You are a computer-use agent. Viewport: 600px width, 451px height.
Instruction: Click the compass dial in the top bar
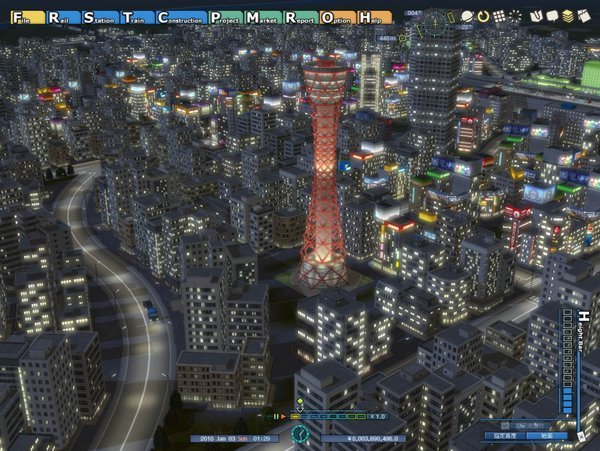(x=435, y=18)
